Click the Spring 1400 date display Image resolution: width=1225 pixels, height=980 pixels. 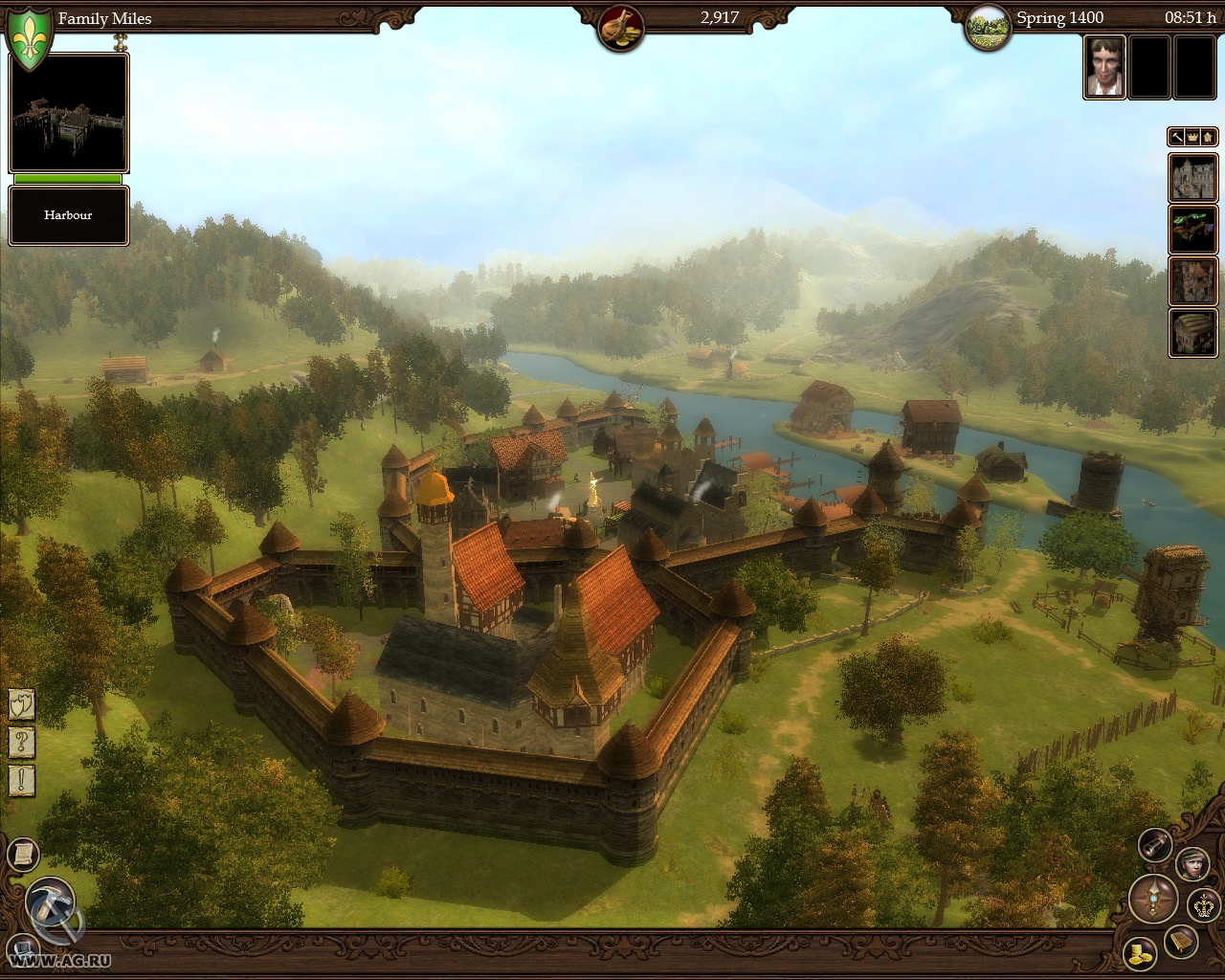pyautogui.click(x=1062, y=17)
